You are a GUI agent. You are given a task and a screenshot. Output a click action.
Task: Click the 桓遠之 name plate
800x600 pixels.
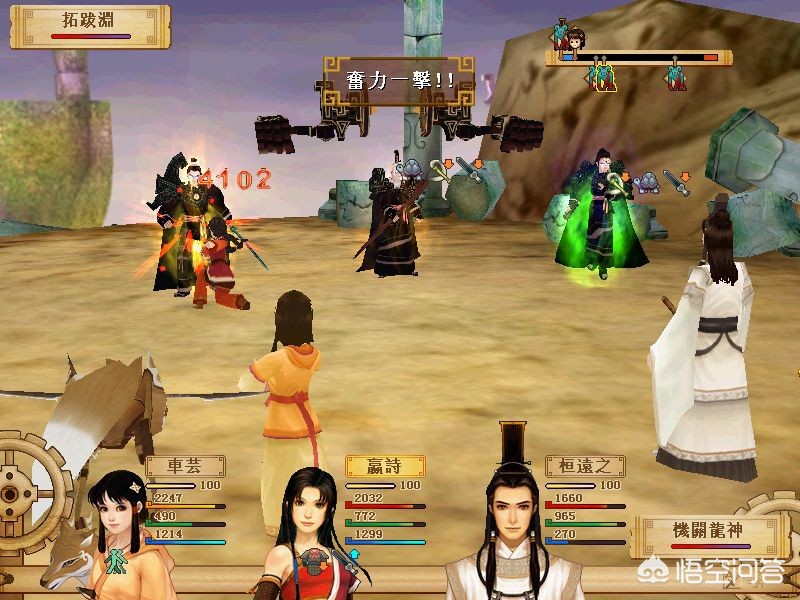tap(585, 466)
